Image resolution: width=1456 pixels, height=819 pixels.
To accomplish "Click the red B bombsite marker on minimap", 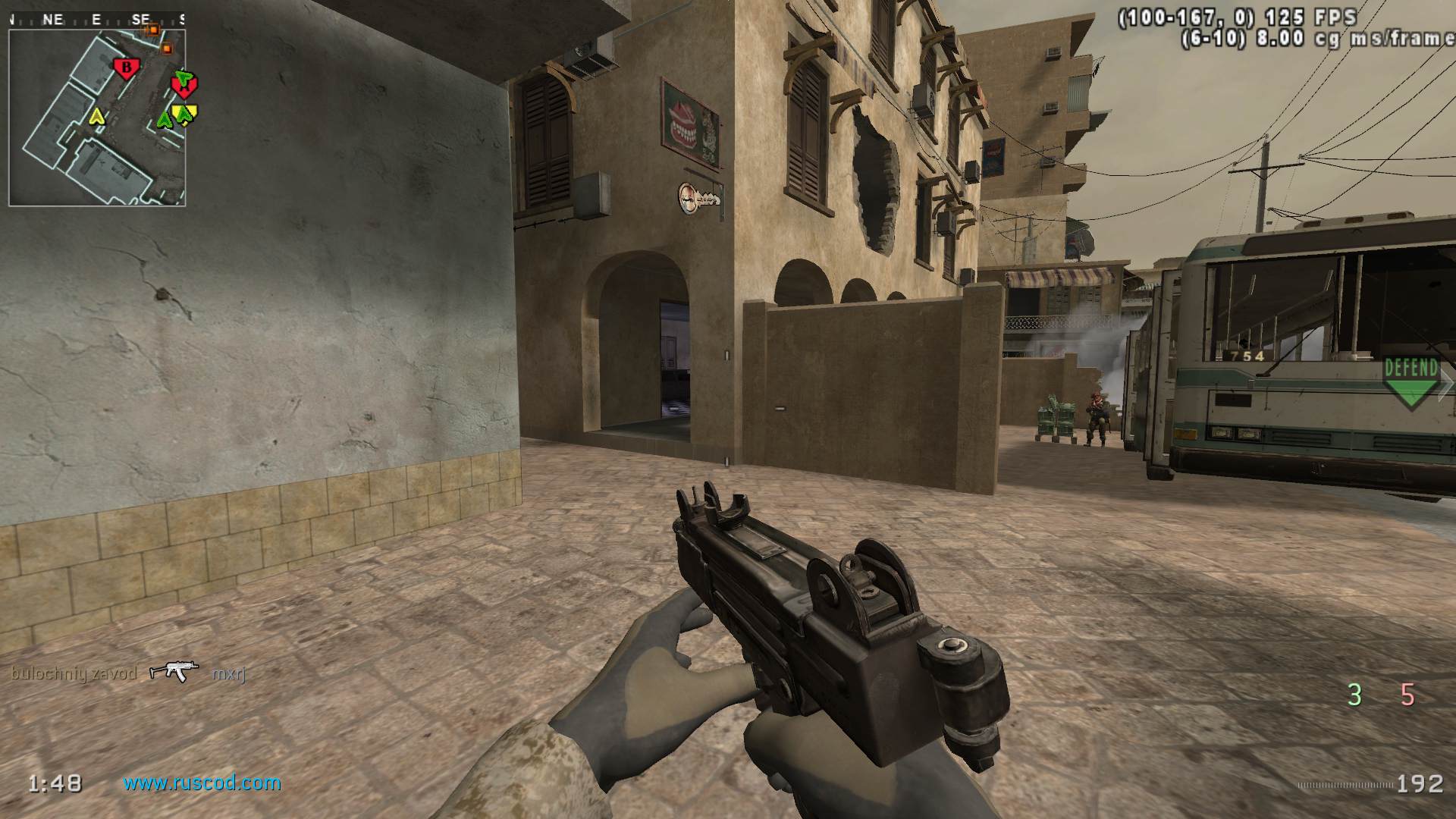I will pos(127,68).
